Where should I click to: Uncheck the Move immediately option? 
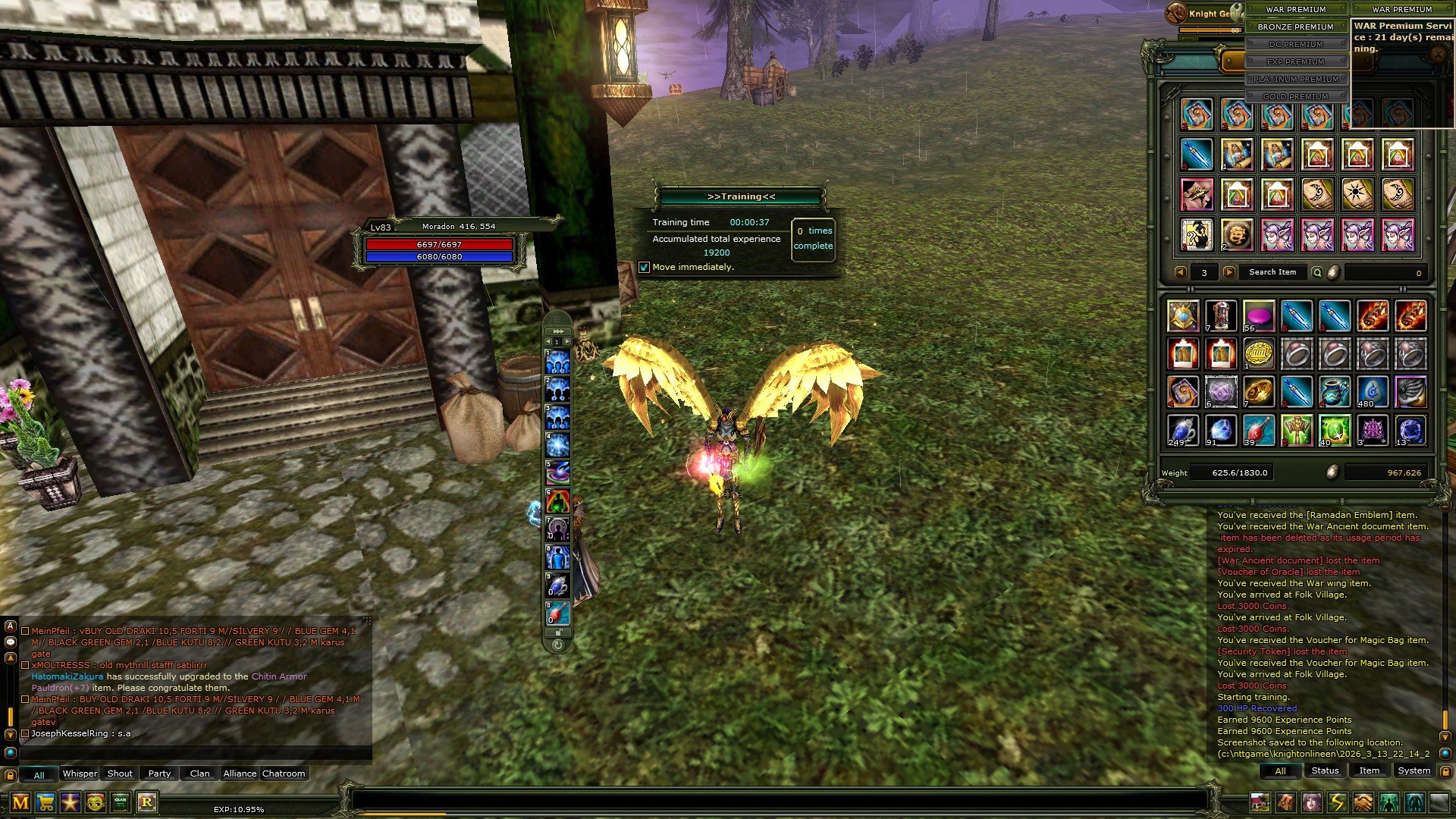(x=645, y=268)
